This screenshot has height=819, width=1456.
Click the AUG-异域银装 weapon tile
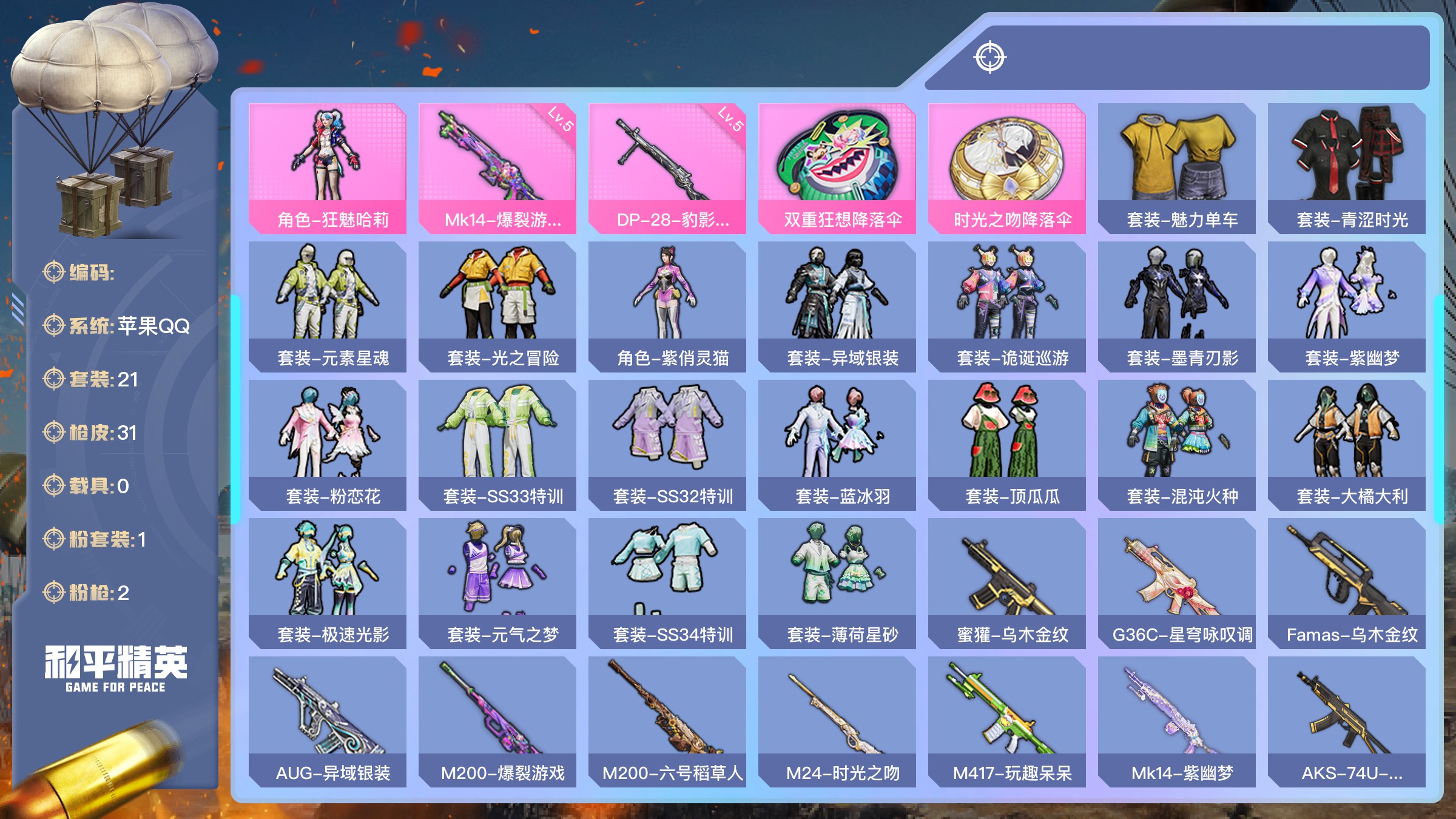tap(328, 721)
